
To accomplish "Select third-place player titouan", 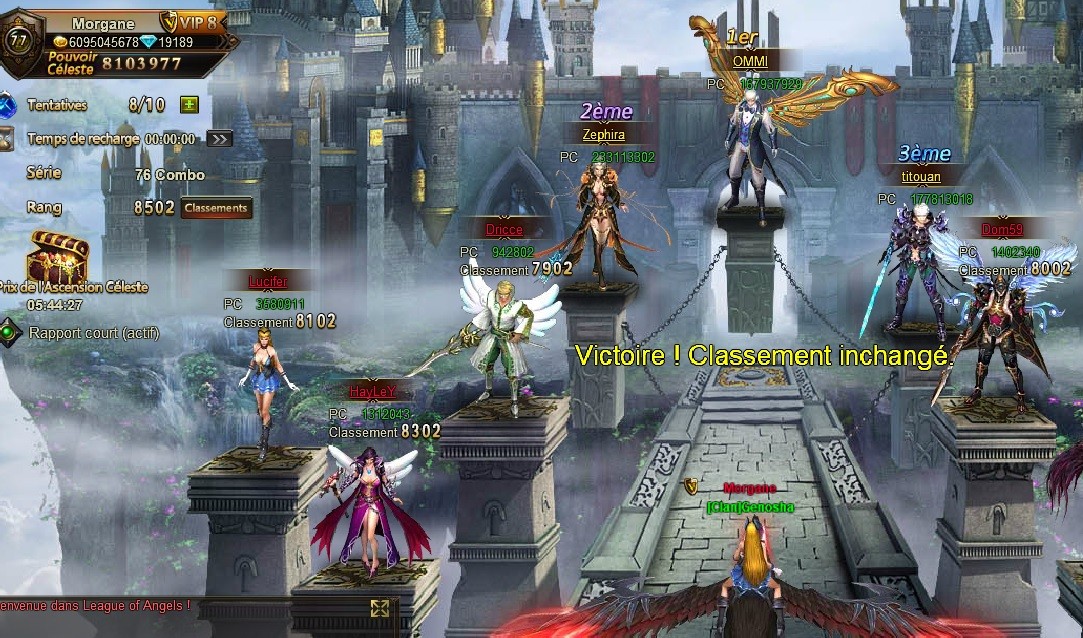I will pyautogui.click(x=912, y=270).
